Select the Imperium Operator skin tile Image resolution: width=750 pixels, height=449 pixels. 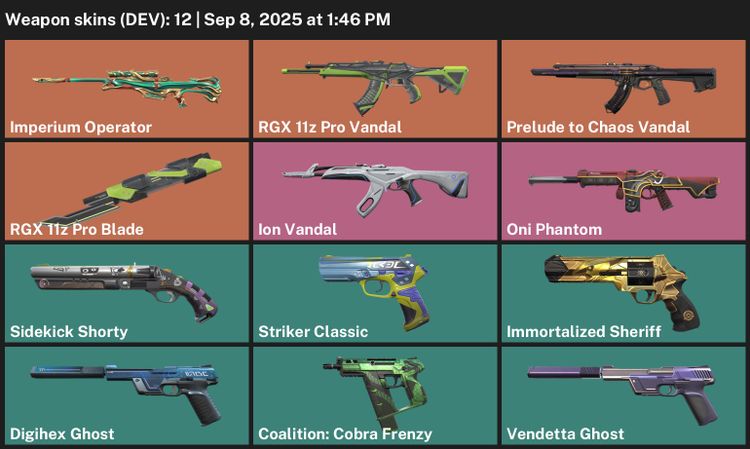126,88
